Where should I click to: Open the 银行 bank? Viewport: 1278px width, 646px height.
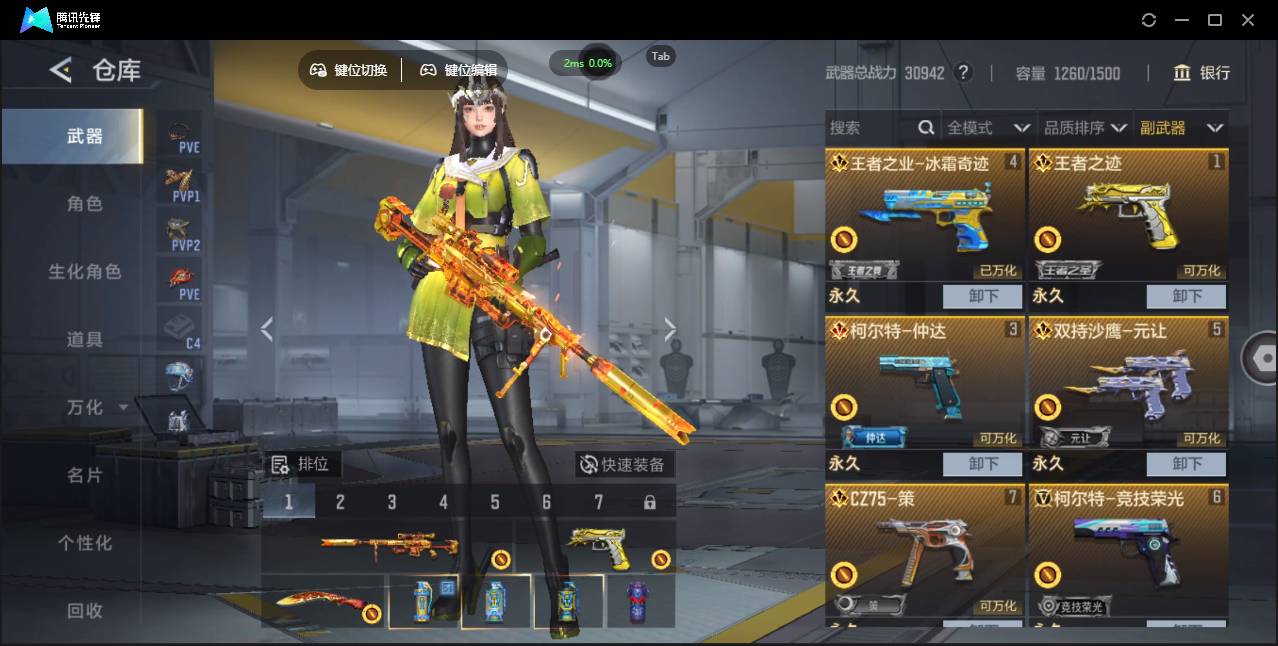click(1202, 73)
